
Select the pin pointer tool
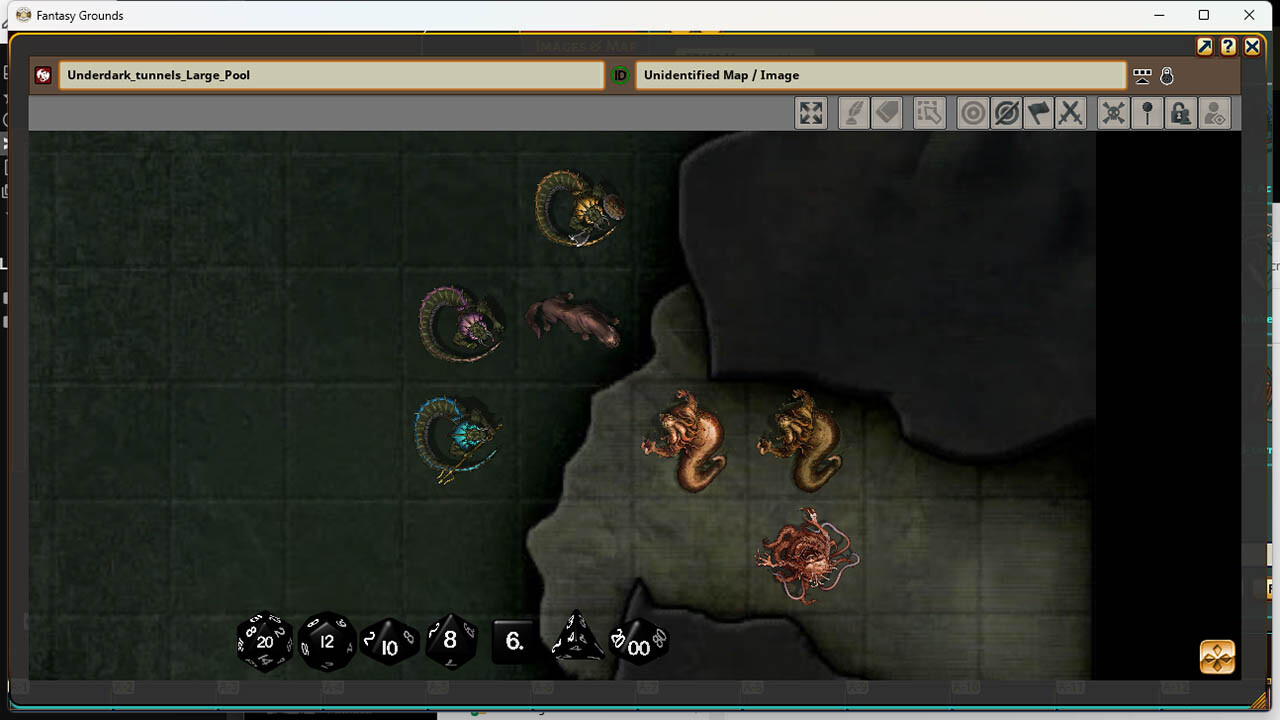[1147, 113]
